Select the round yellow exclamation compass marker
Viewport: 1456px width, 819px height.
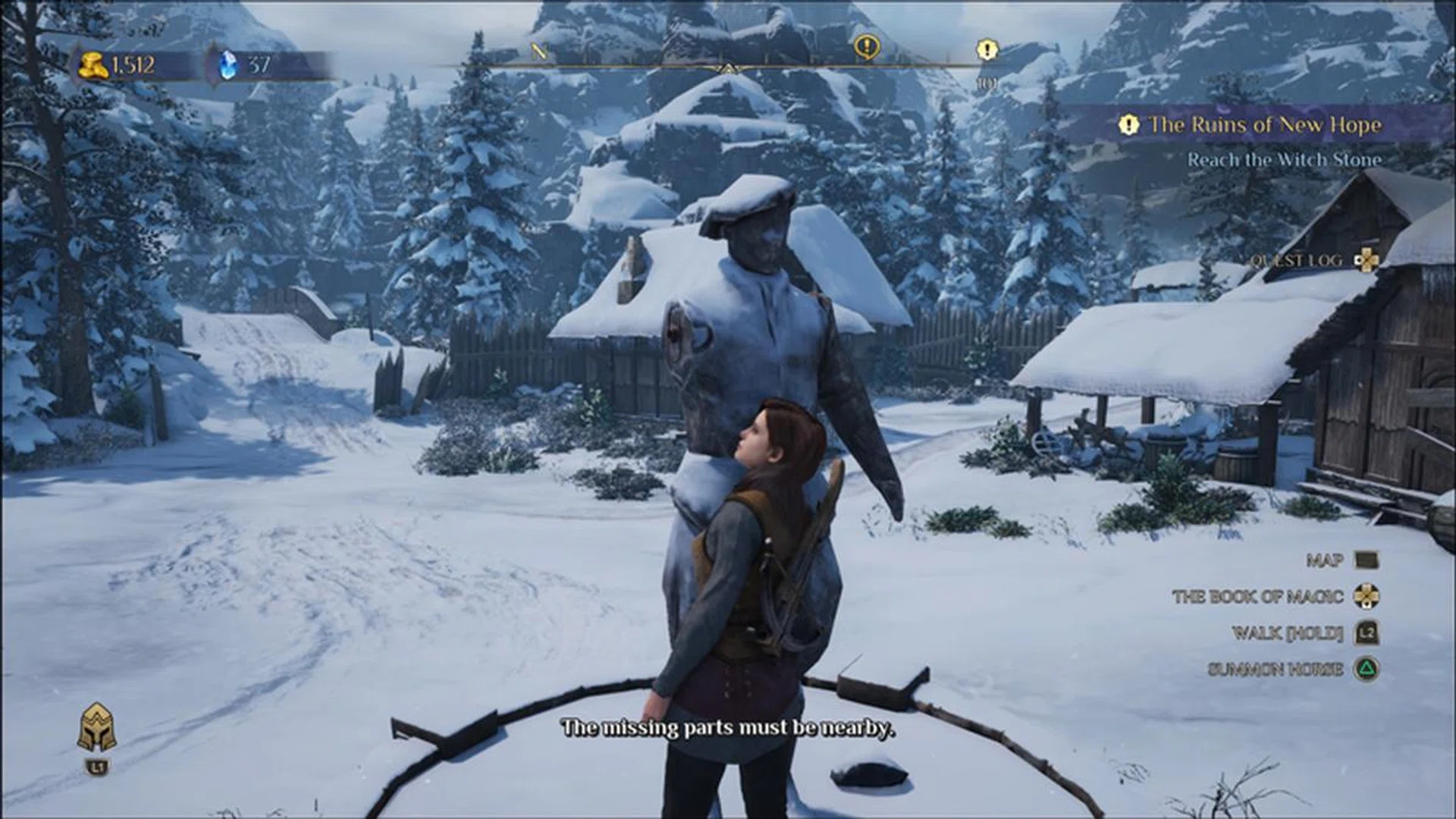[x=986, y=51]
